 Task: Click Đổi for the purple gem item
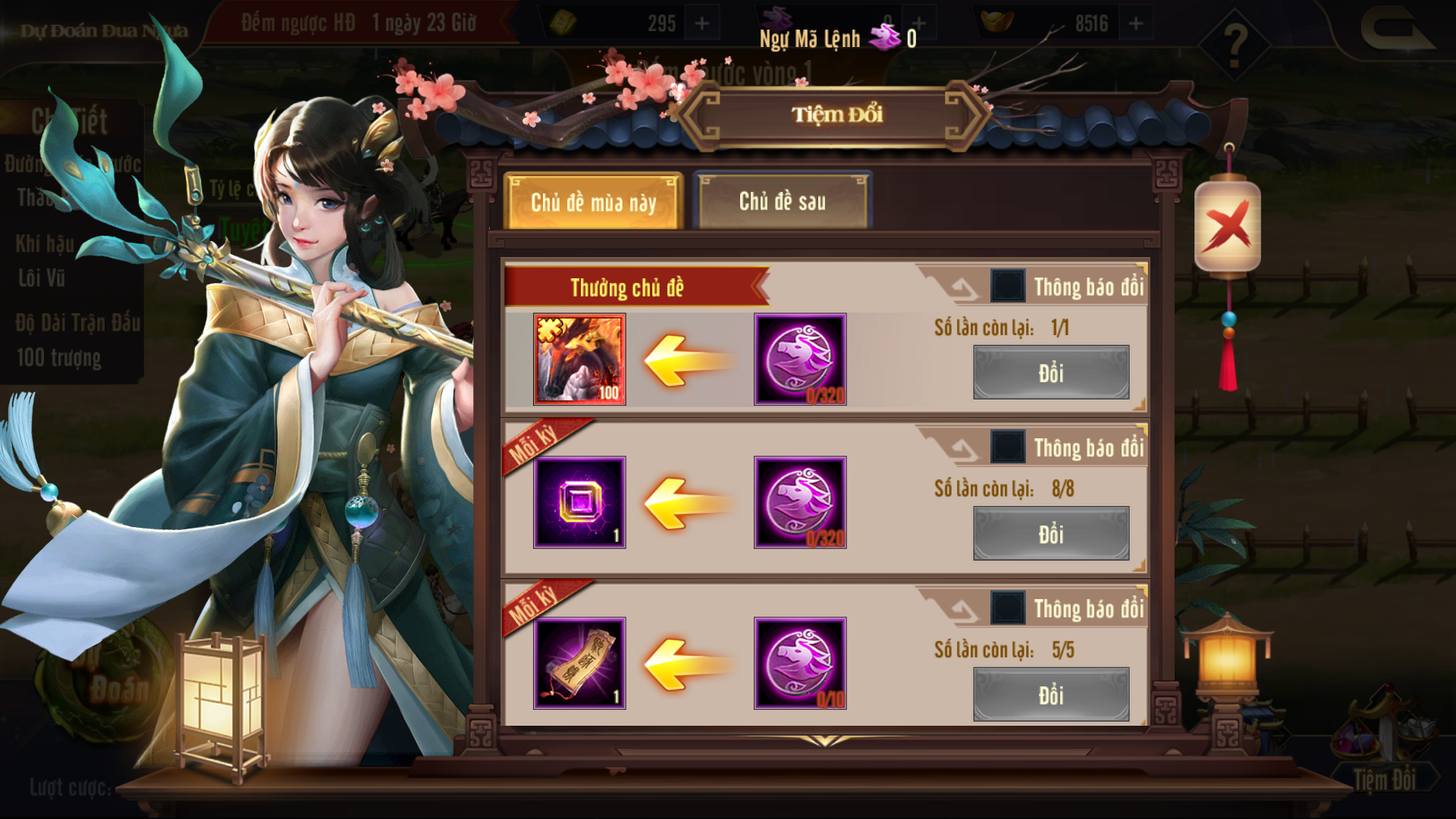tap(1050, 534)
